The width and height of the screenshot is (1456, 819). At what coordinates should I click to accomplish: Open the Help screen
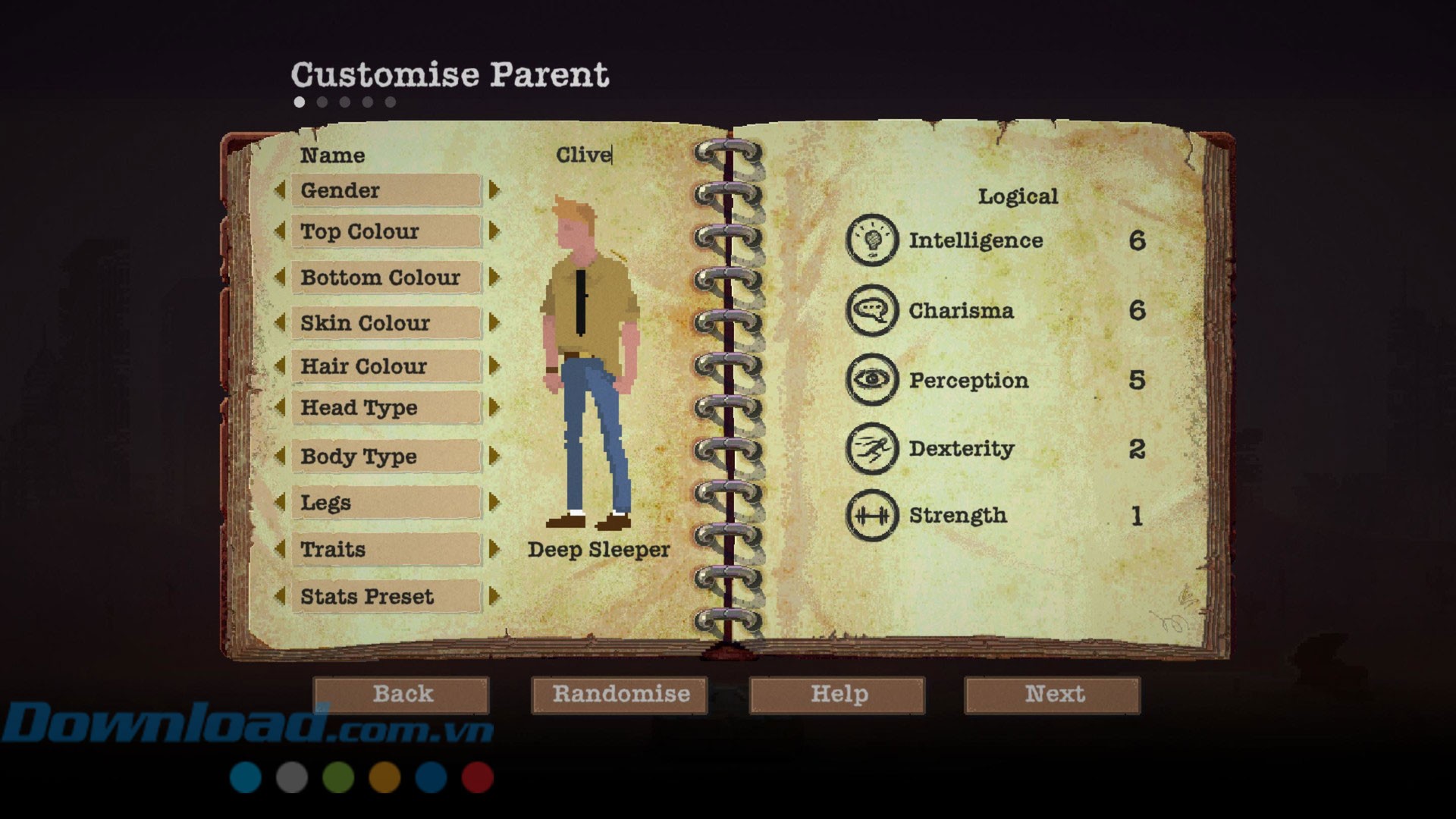(837, 695)
